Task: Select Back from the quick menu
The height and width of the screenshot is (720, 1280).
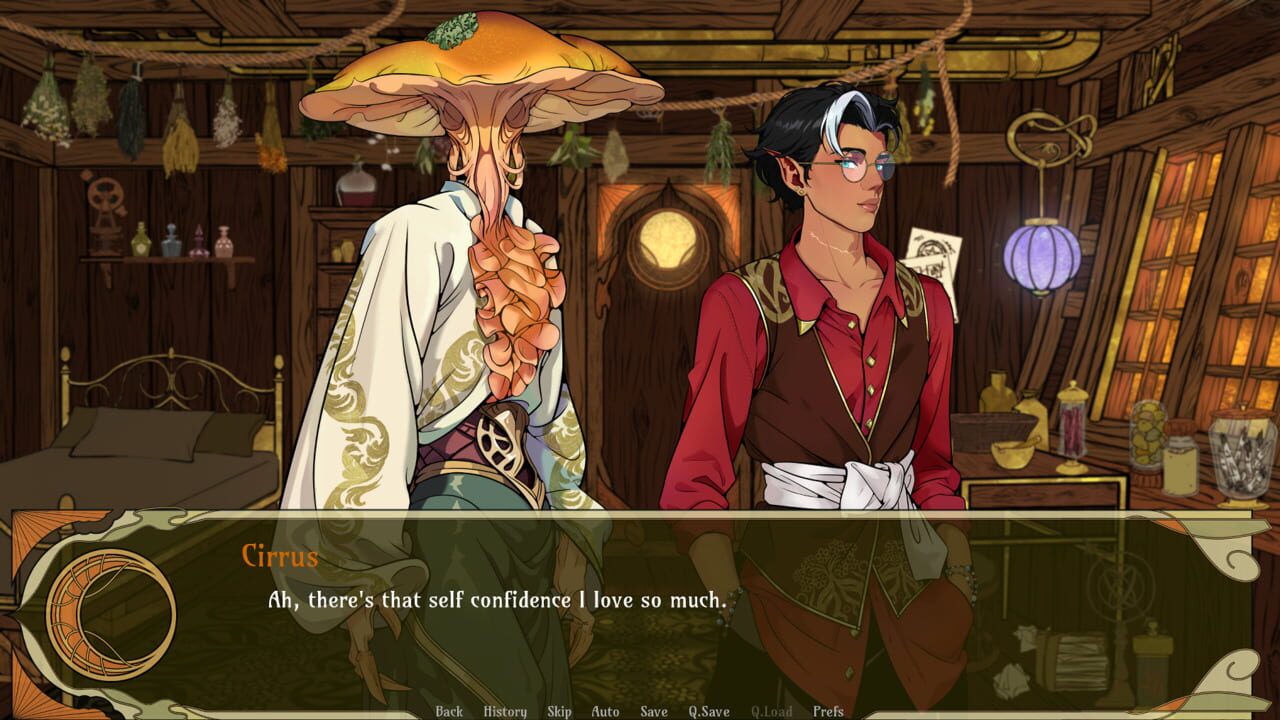Action: (448, 712)
